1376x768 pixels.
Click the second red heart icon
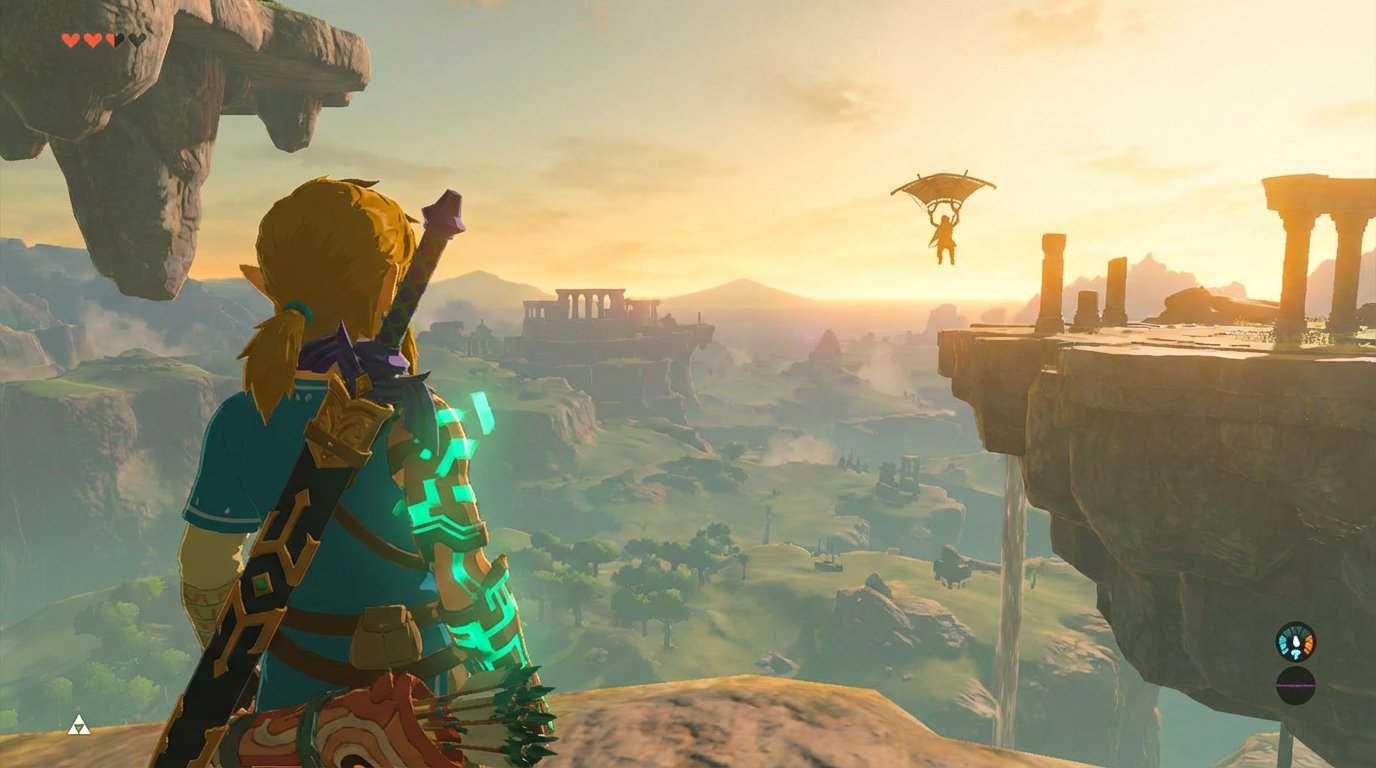[x=91, y=39]
